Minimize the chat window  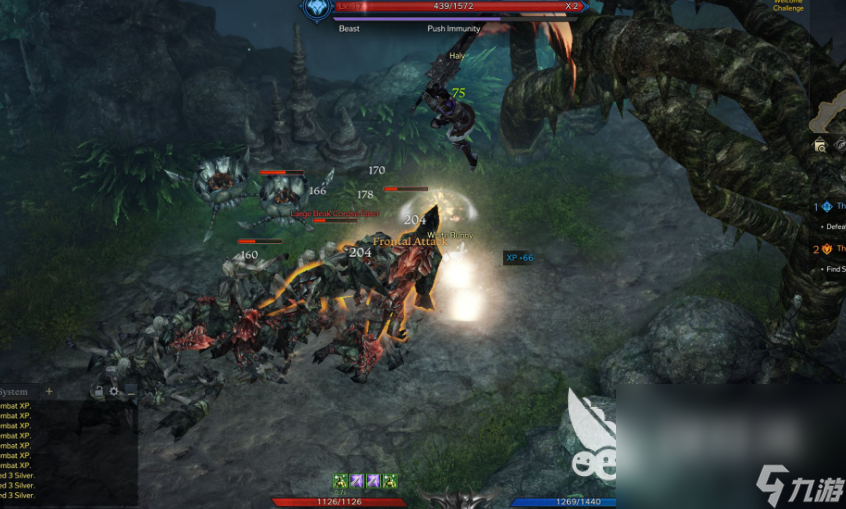click(131, 391)
